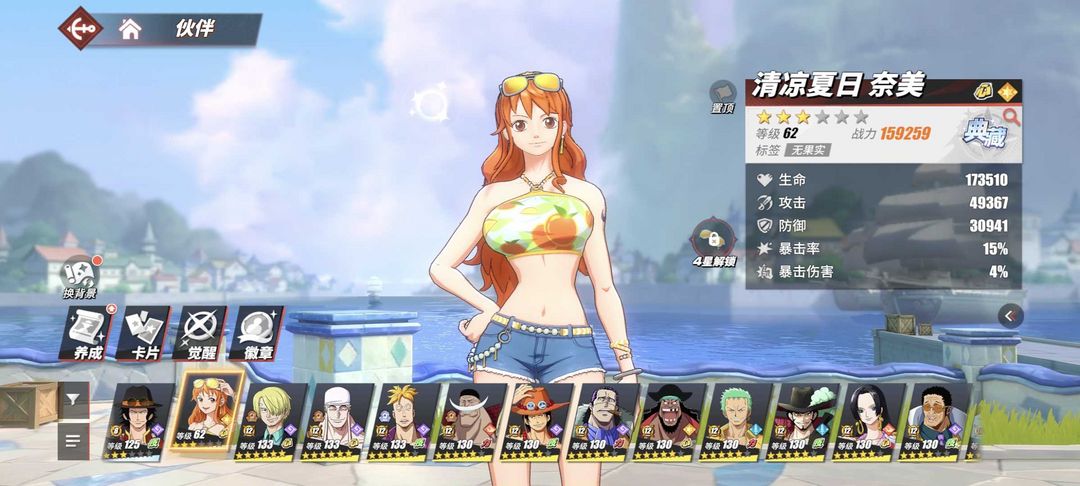The width and height of the screenshot is (1080, 486).
Task: Go back using the anchor button
Action: coord(79,28)
